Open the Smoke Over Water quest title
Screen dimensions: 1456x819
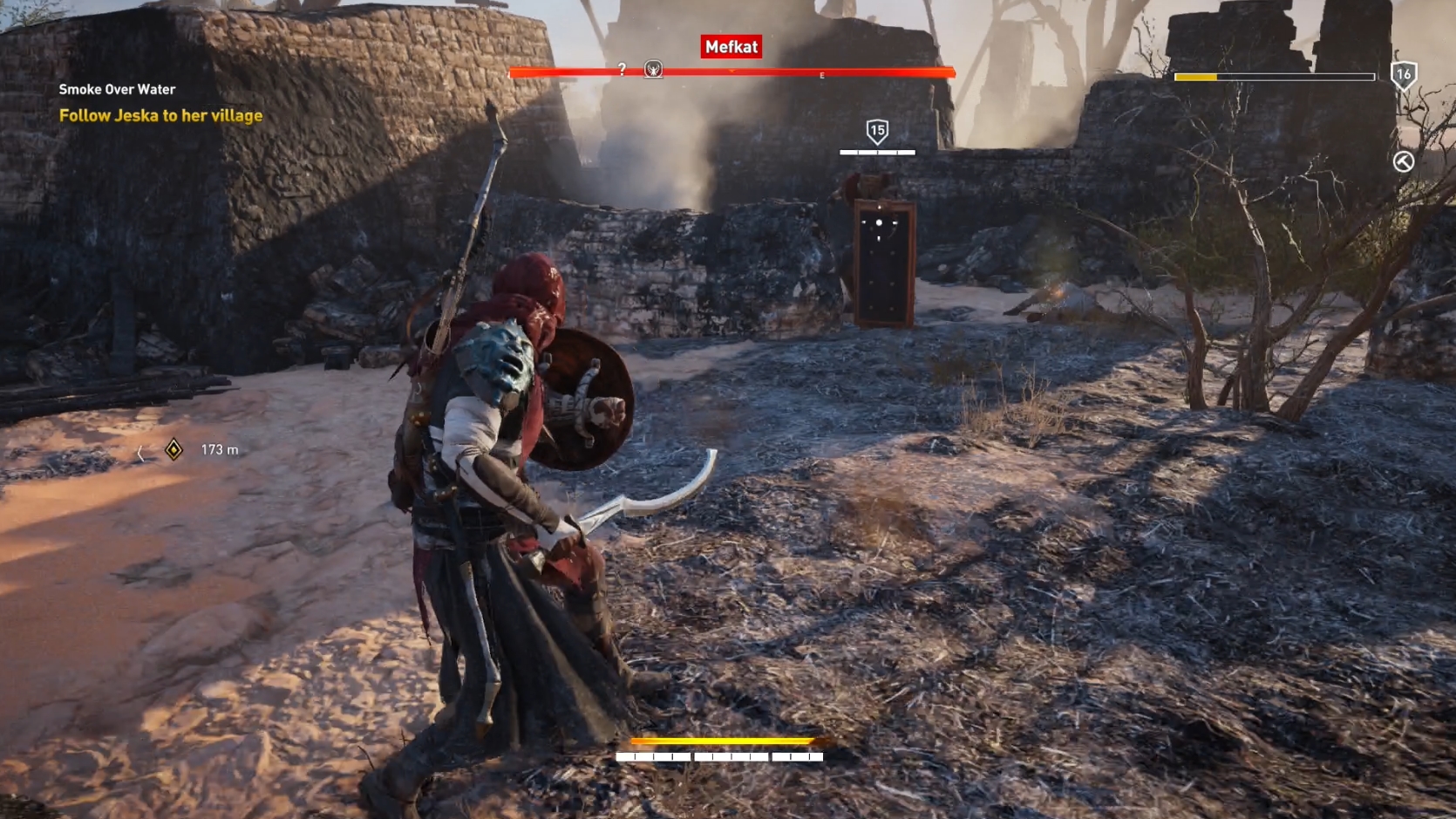[116, 89]
